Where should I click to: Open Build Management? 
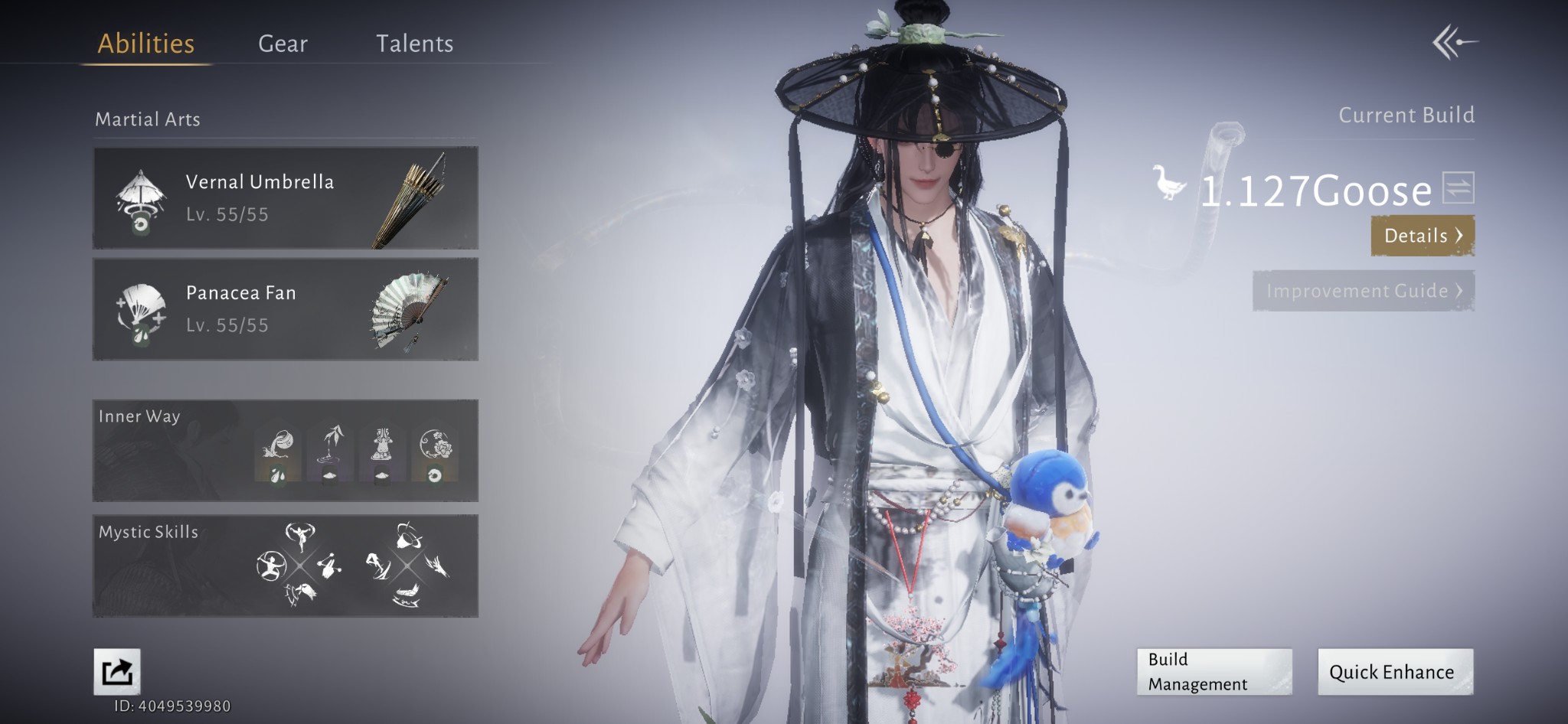point(1214,671)
